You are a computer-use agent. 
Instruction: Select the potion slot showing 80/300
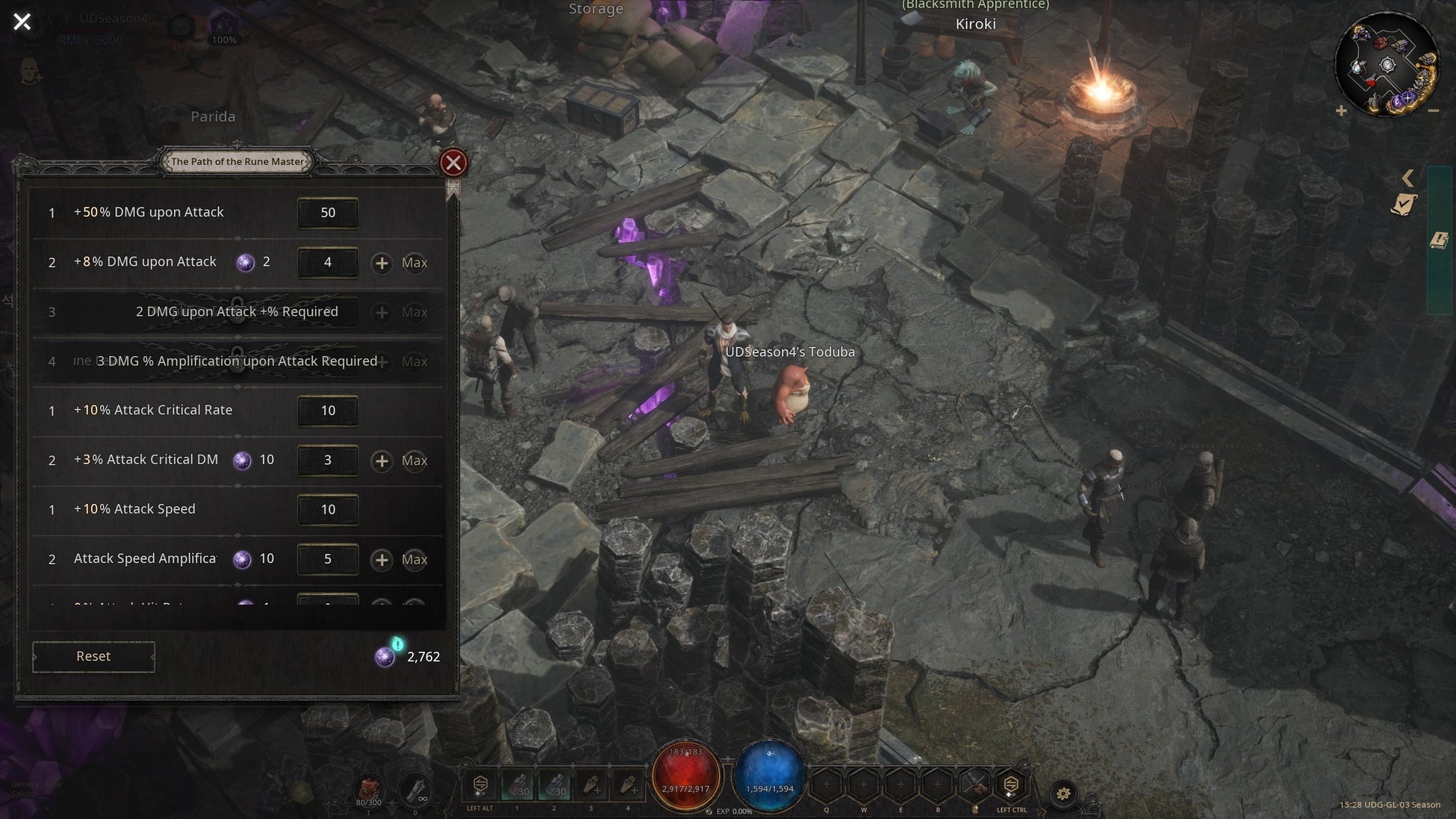(x=369, y=790)
